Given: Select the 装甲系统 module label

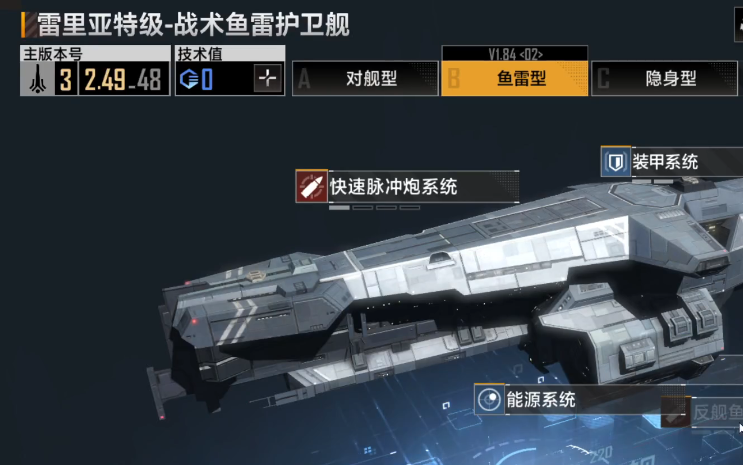Looking at the screenshot, I should [671, 161].
